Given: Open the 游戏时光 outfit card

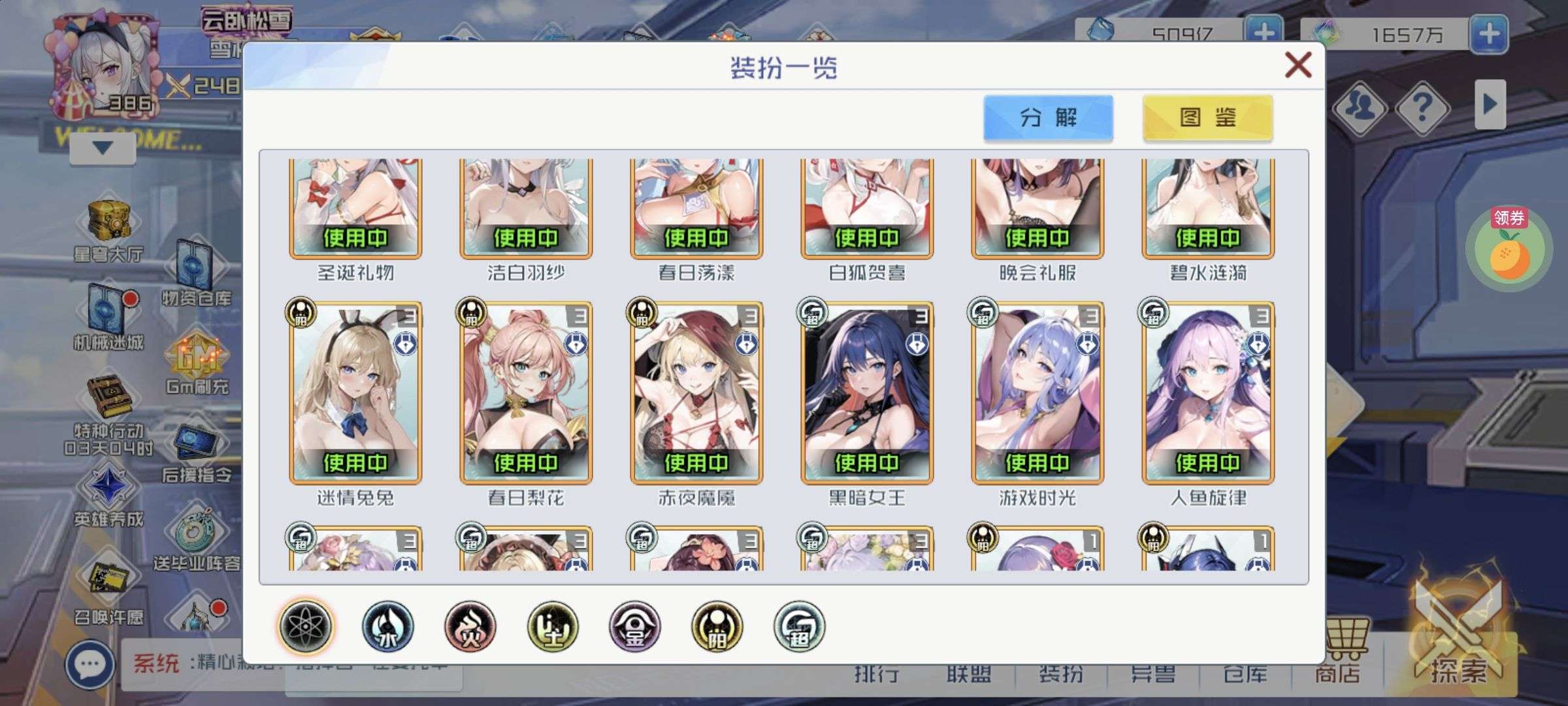Looking at the screenshot, I should tap(1037, 392).
